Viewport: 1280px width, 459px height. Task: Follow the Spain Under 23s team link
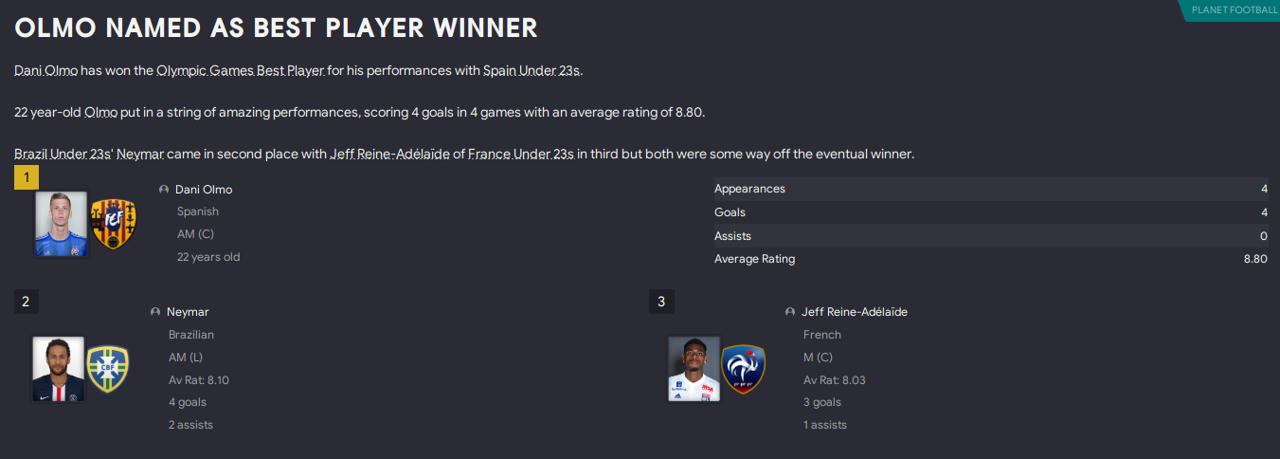[531, 72]
